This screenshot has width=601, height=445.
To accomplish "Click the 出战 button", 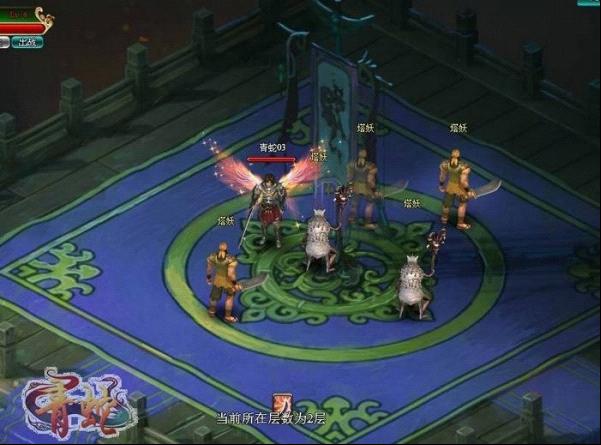I will pyautogui.click(x=27, y=42).
